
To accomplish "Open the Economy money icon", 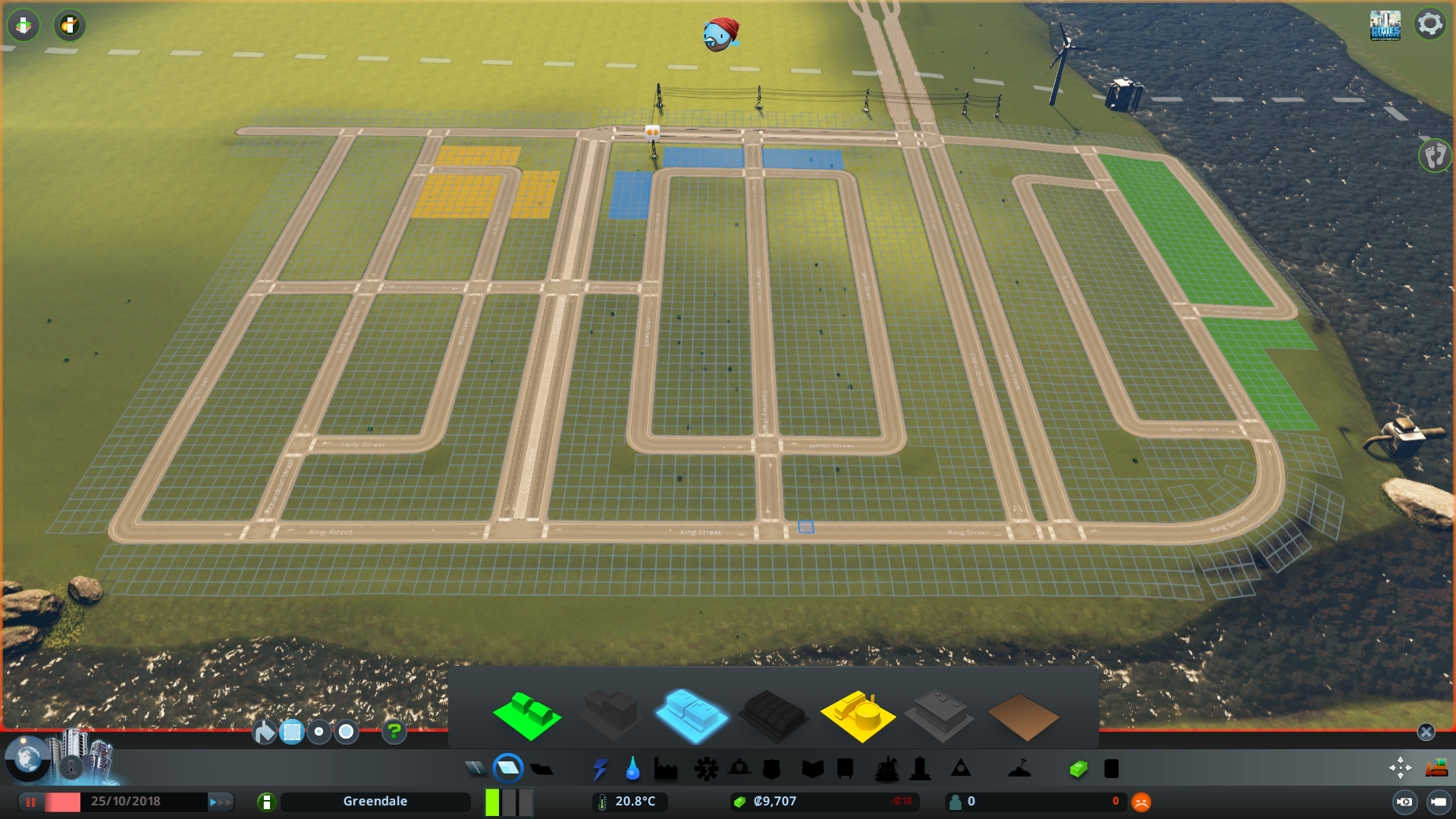I will pyautogui.click(x=1078, y=768).
